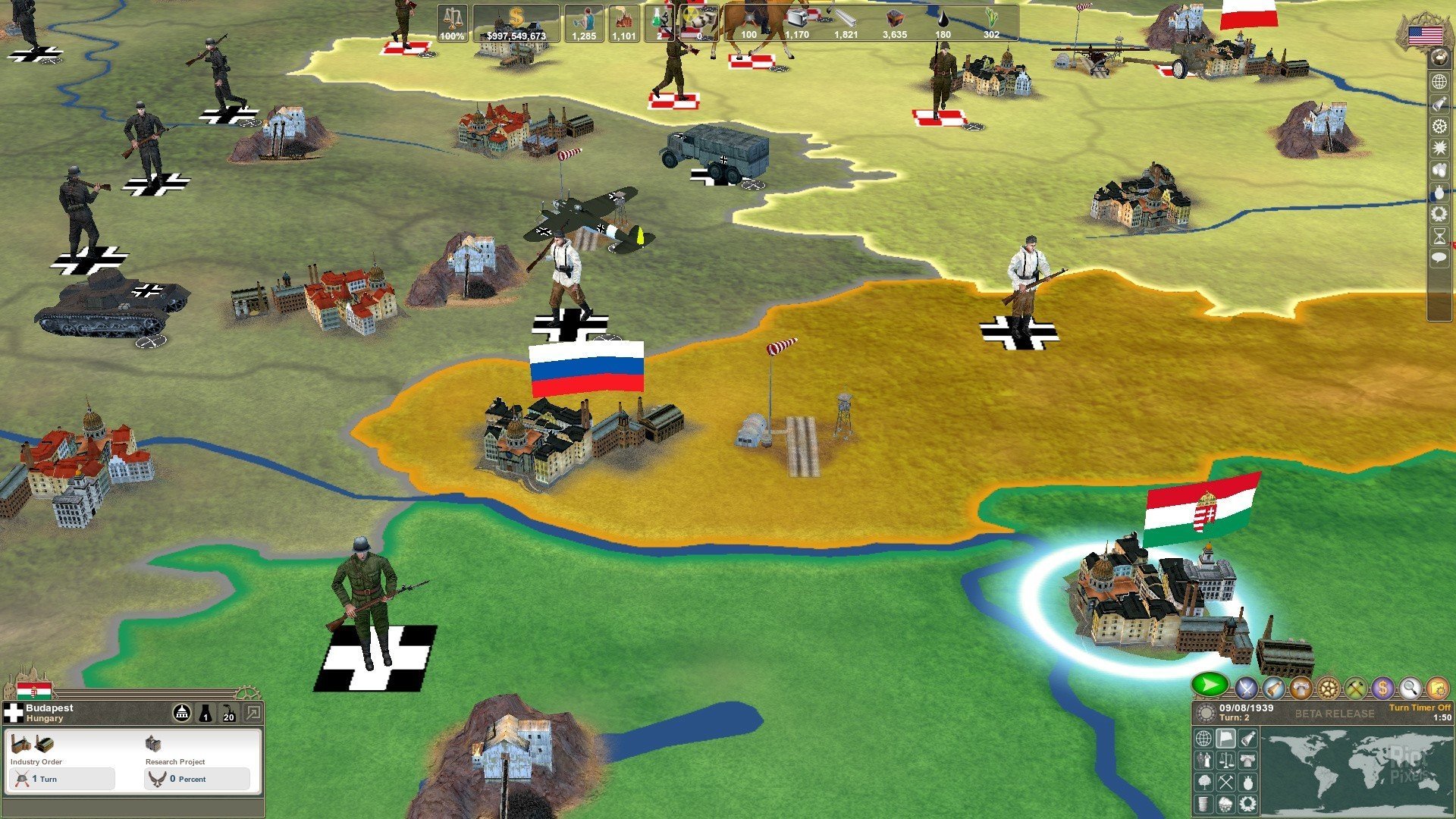Open the folder with gear options menu

(x=1437, y=689)
